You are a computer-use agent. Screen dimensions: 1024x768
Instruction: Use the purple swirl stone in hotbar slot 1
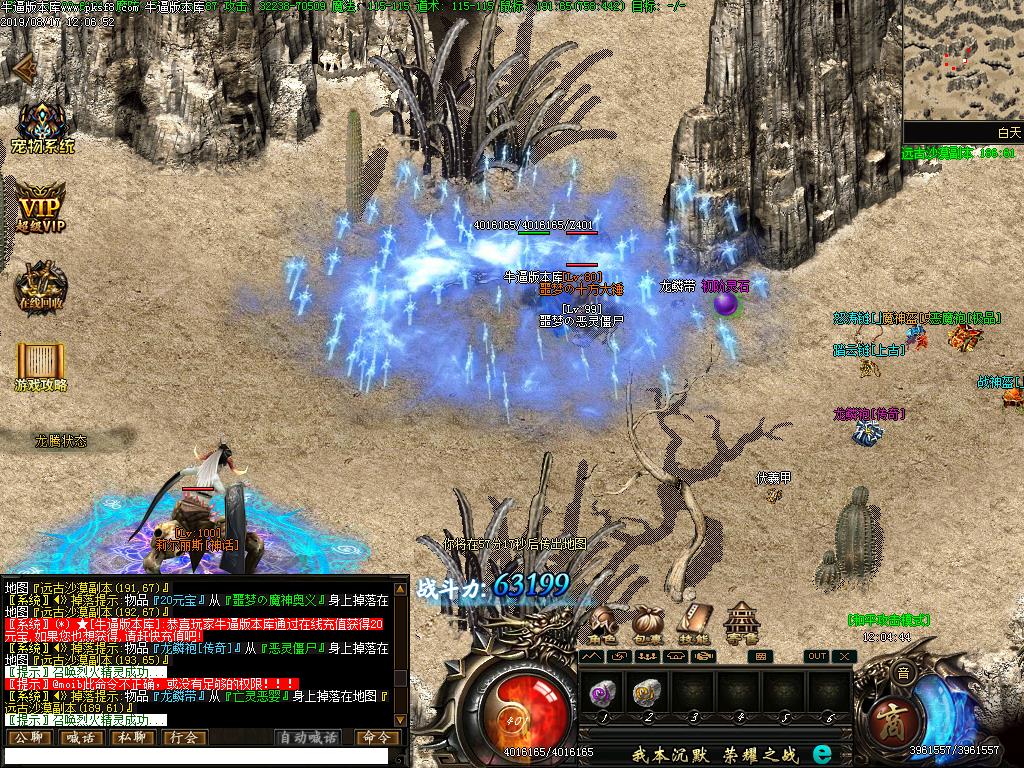click(x=603, y=690)
